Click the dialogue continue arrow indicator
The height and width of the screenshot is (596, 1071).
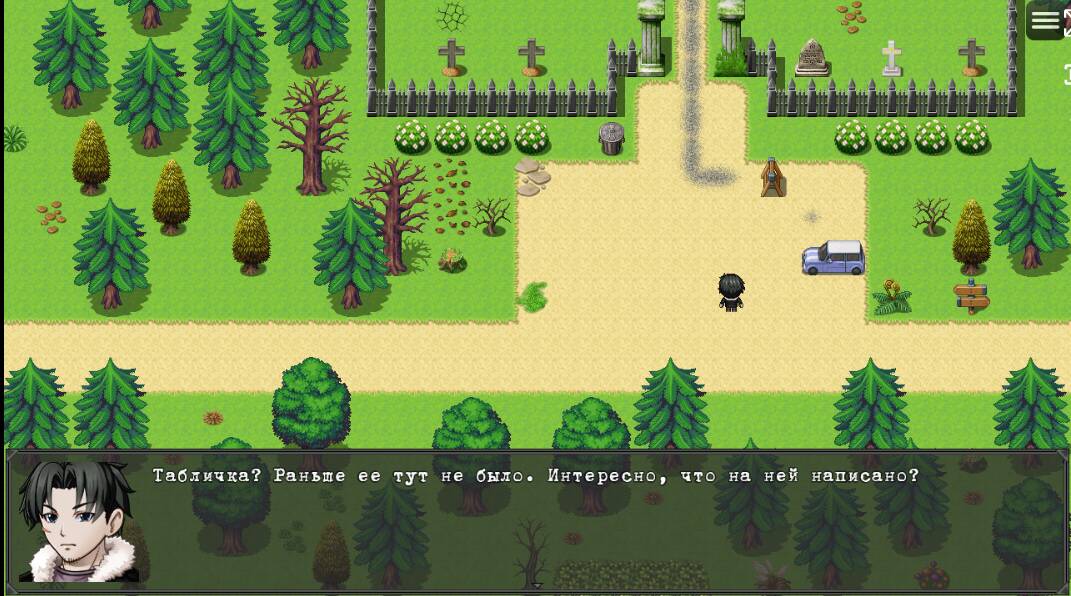tap(536, 586)
